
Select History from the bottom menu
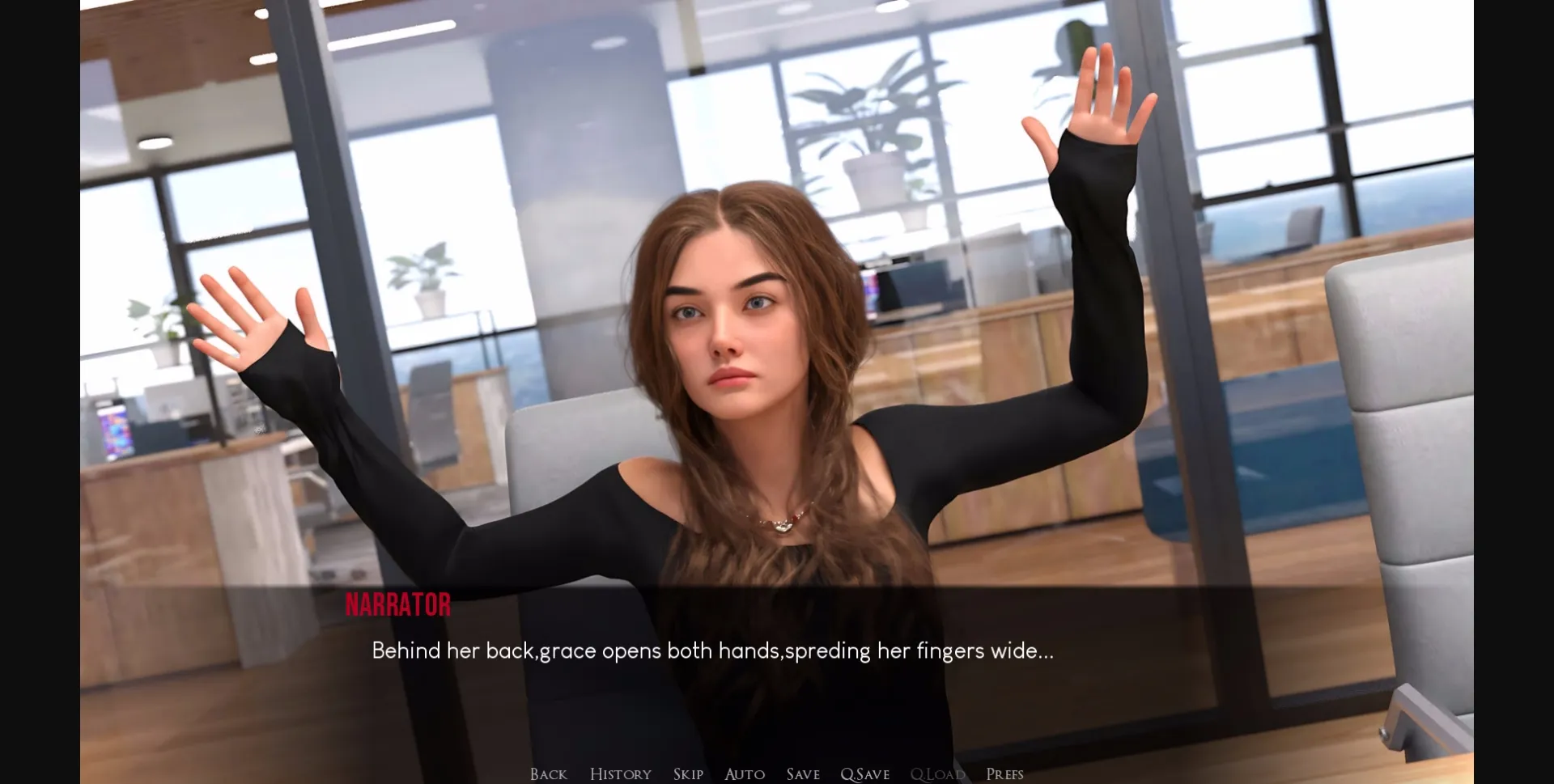620,773
